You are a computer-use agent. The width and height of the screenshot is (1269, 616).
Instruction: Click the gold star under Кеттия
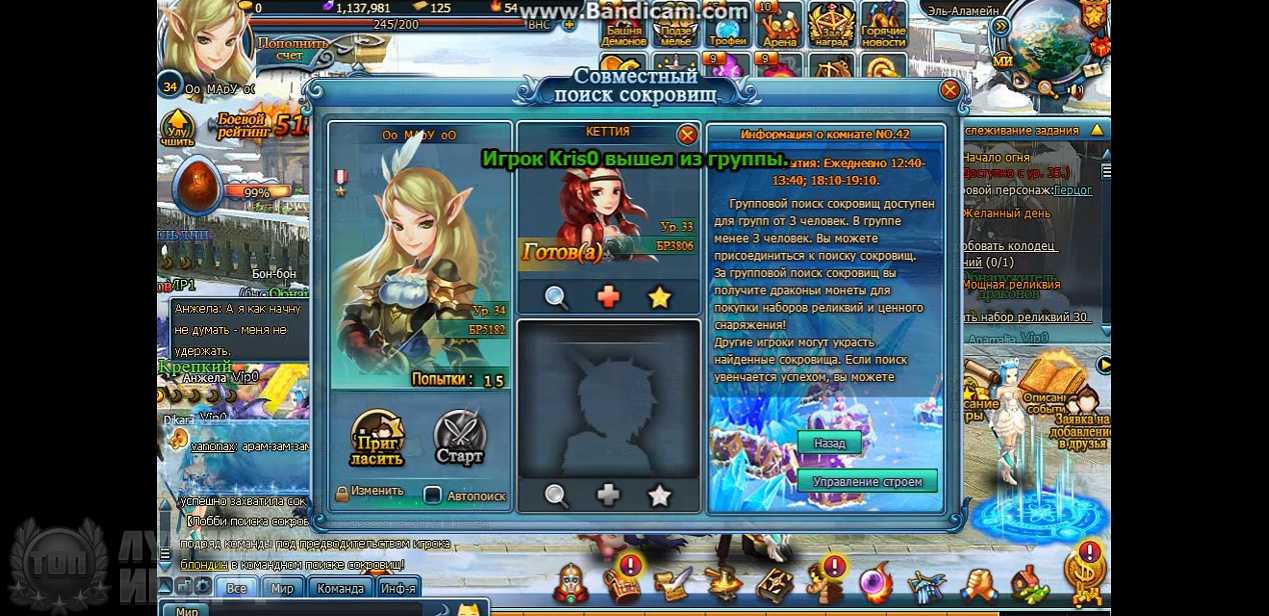click(x=659, y=297)
